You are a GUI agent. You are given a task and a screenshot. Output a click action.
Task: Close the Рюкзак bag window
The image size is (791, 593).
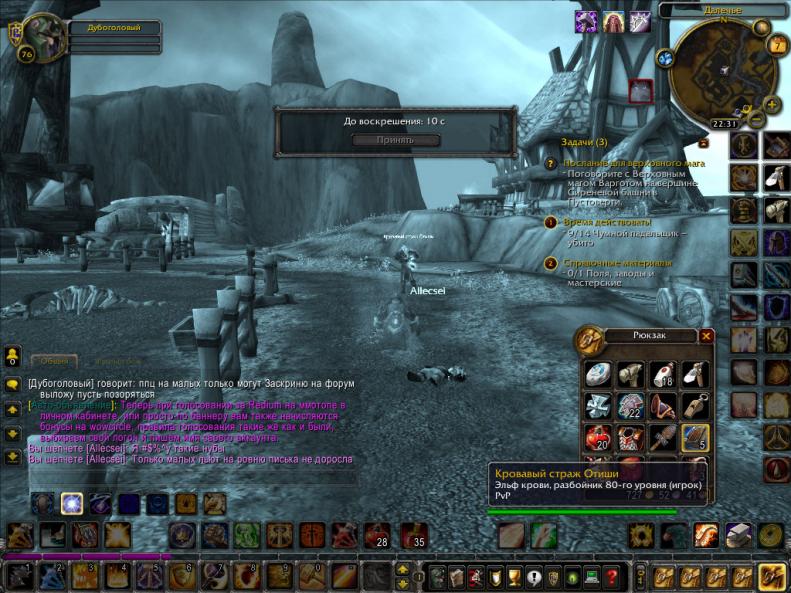coord(707,336)
